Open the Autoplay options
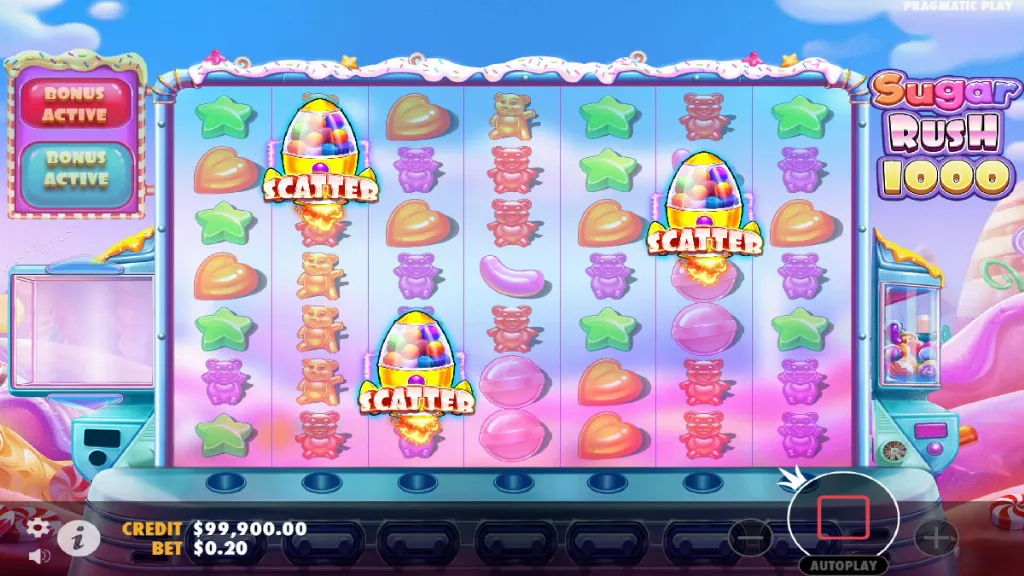The image size is (1024, 576). click(842, 565)
